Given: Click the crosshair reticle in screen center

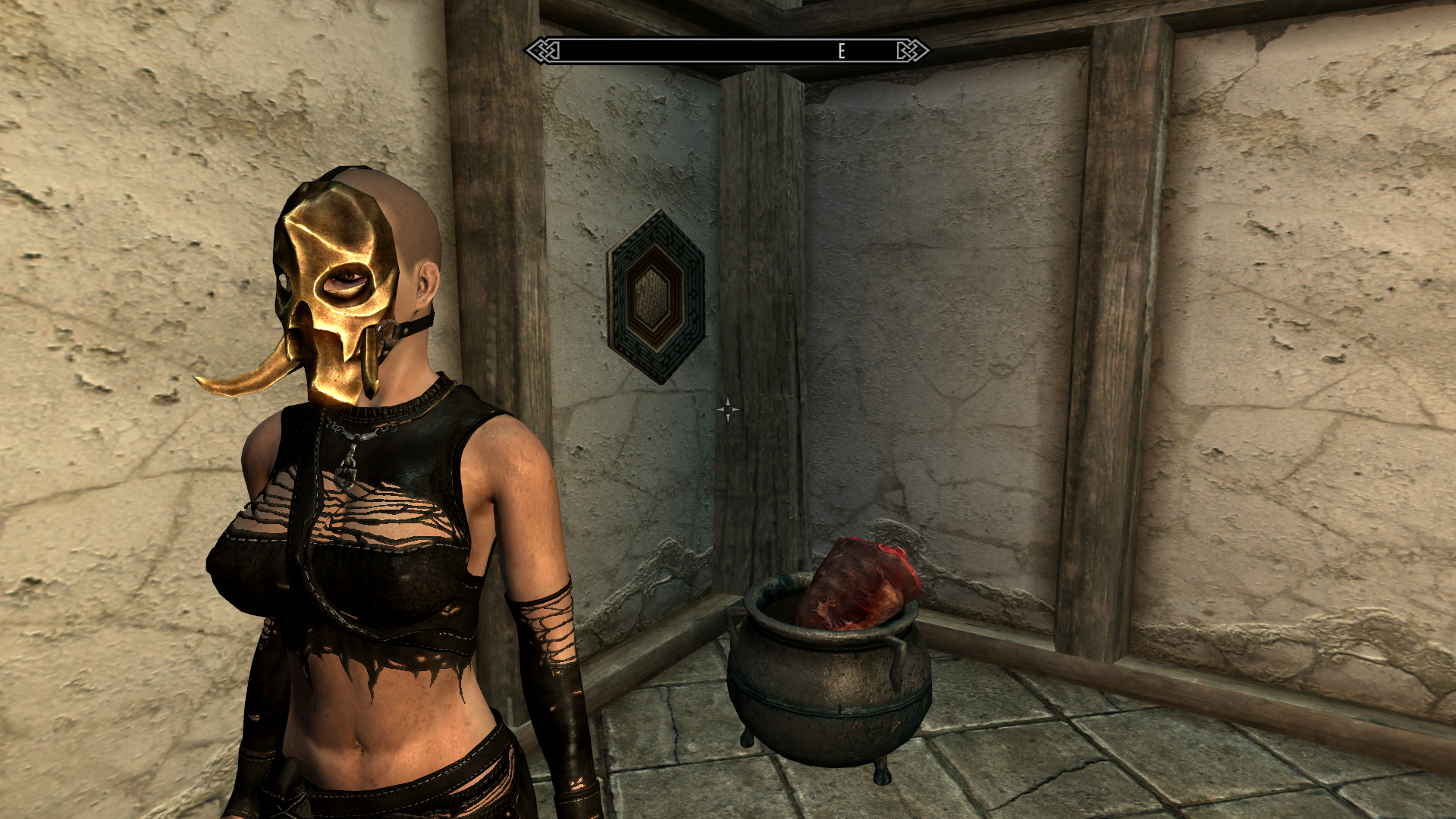Looking at the screenshot, I should (728, 409).
